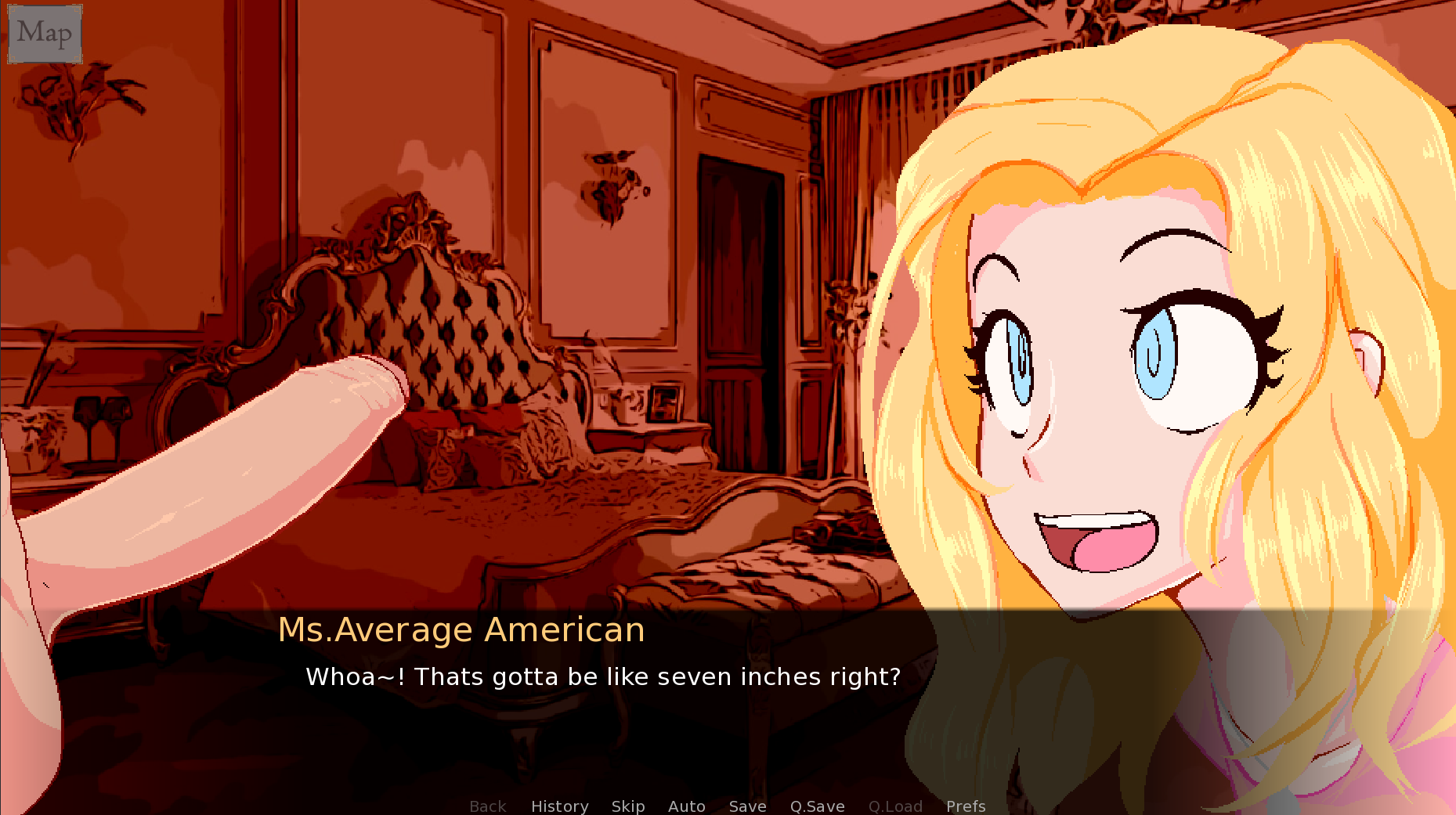Open the Map button
This screenshot has width=1456, height=815.
click(x=45, y=34)
